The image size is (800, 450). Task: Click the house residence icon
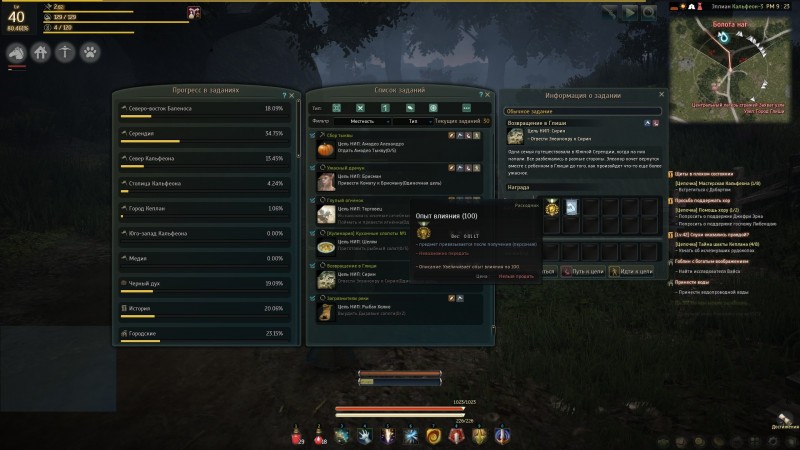point(41,51)
